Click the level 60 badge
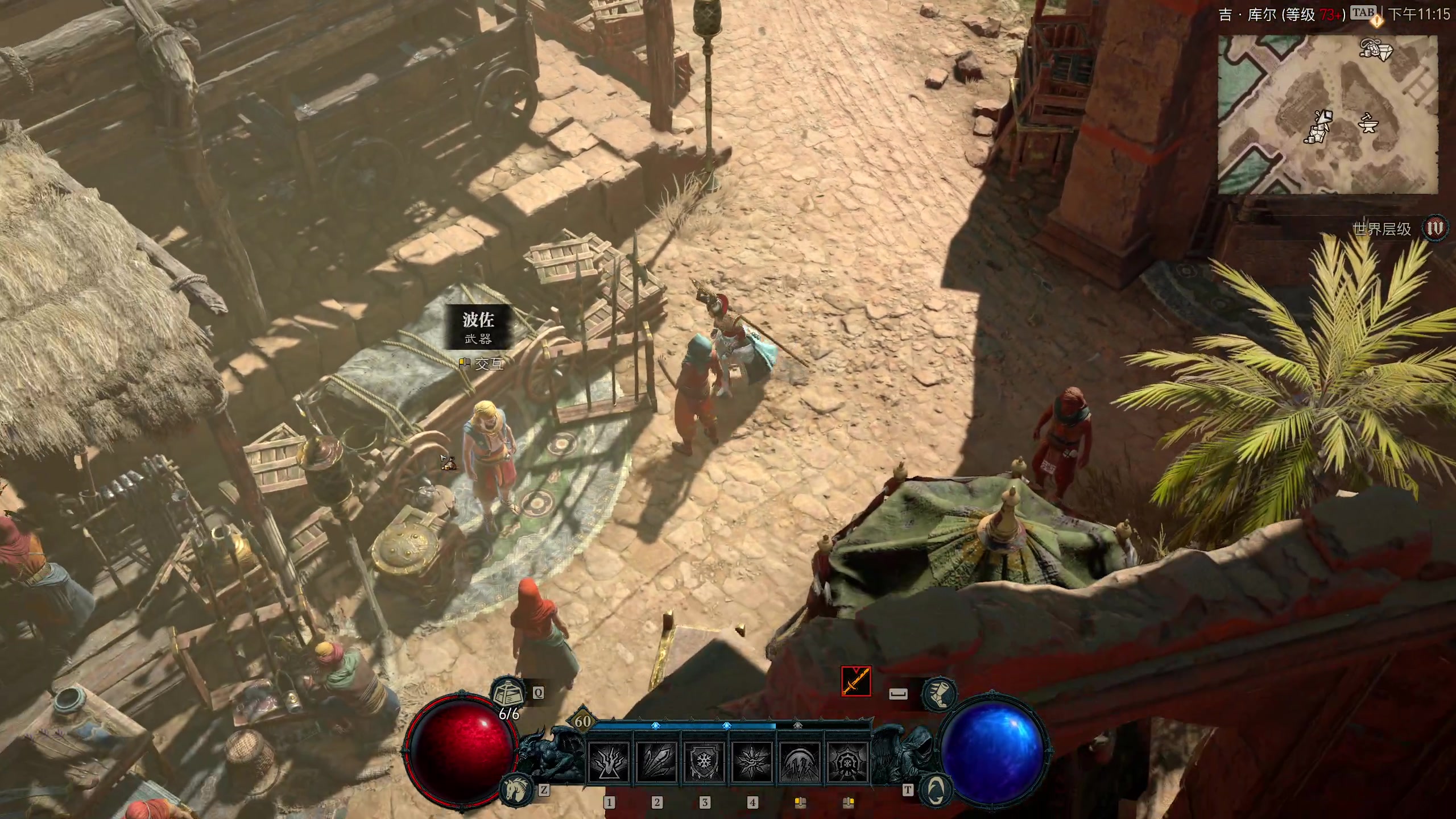The image size is (1456, 819). (582, 721)
